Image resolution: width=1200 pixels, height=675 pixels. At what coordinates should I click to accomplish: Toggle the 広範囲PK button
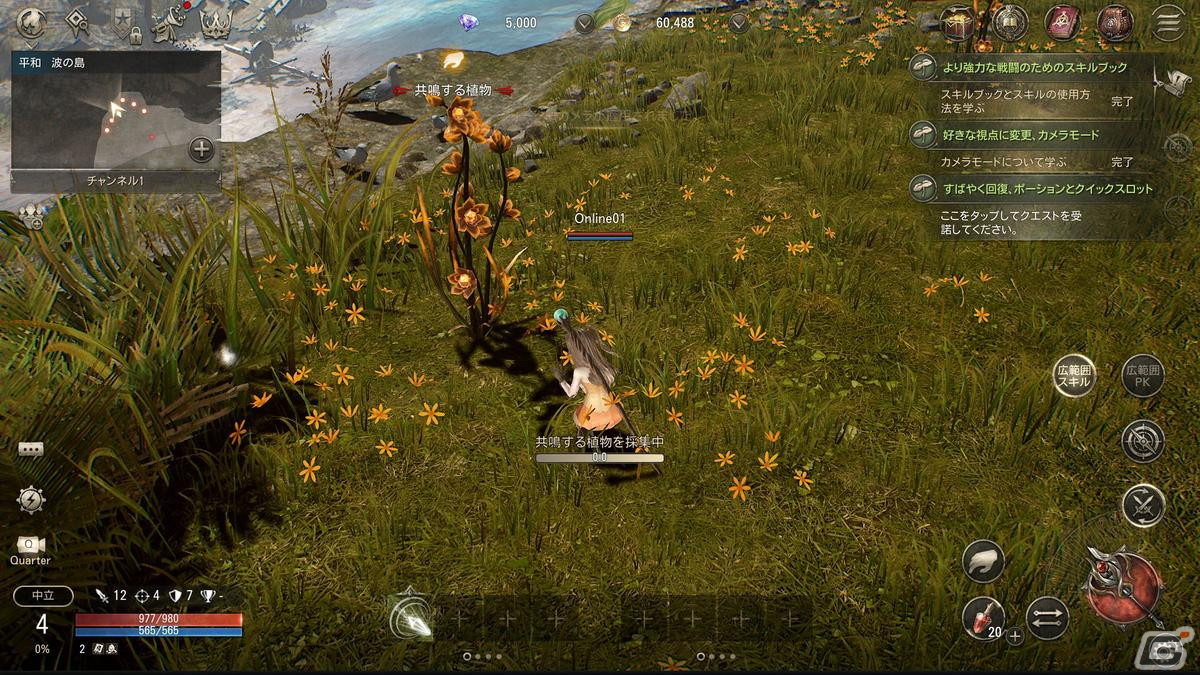point(1142,376)
